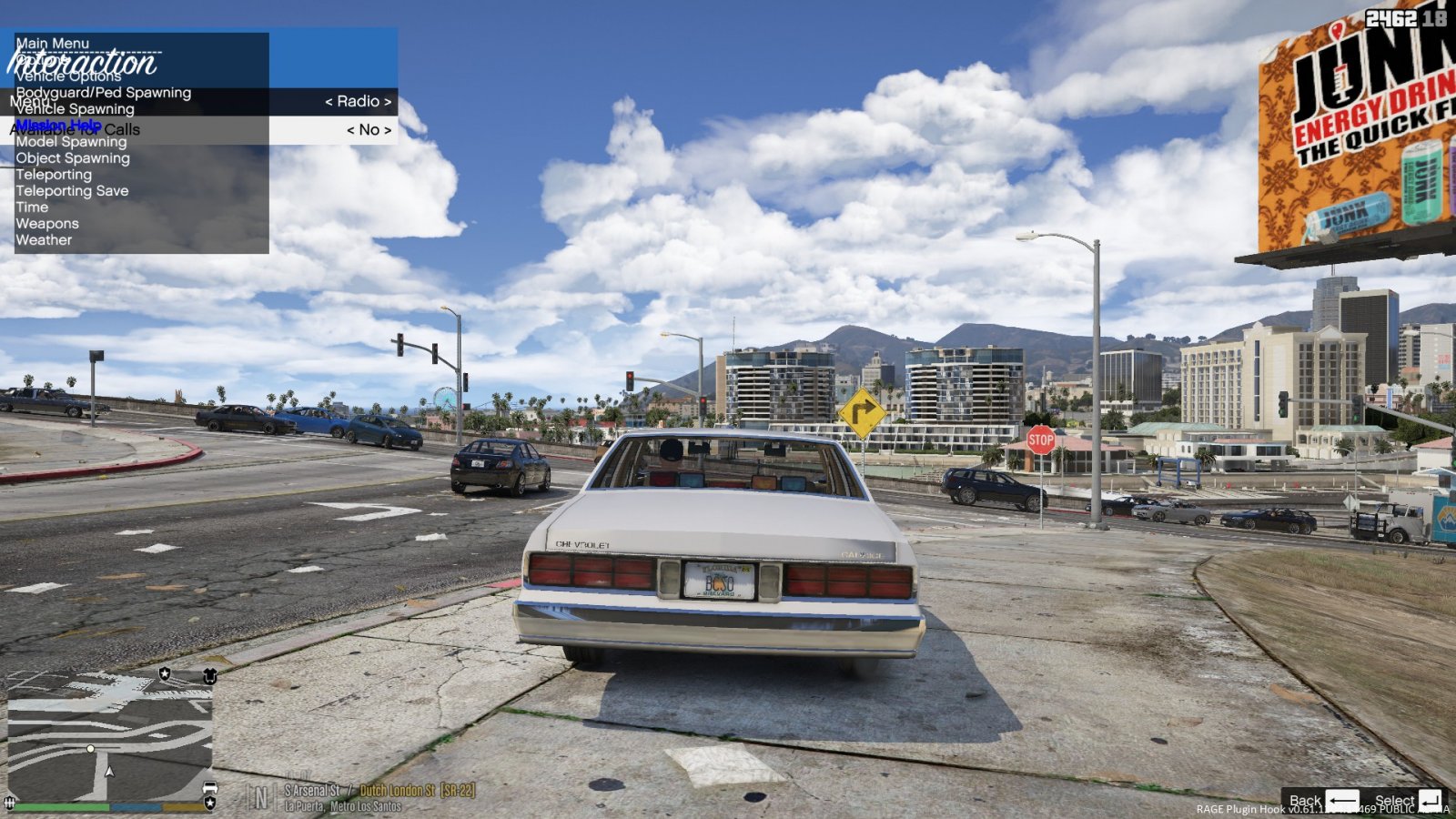The height and width of the screenshot is (819, 1456).
Task: Choose Object Spawning in the trainer menu
Action: pyautogui.click(x=73, y=158)
